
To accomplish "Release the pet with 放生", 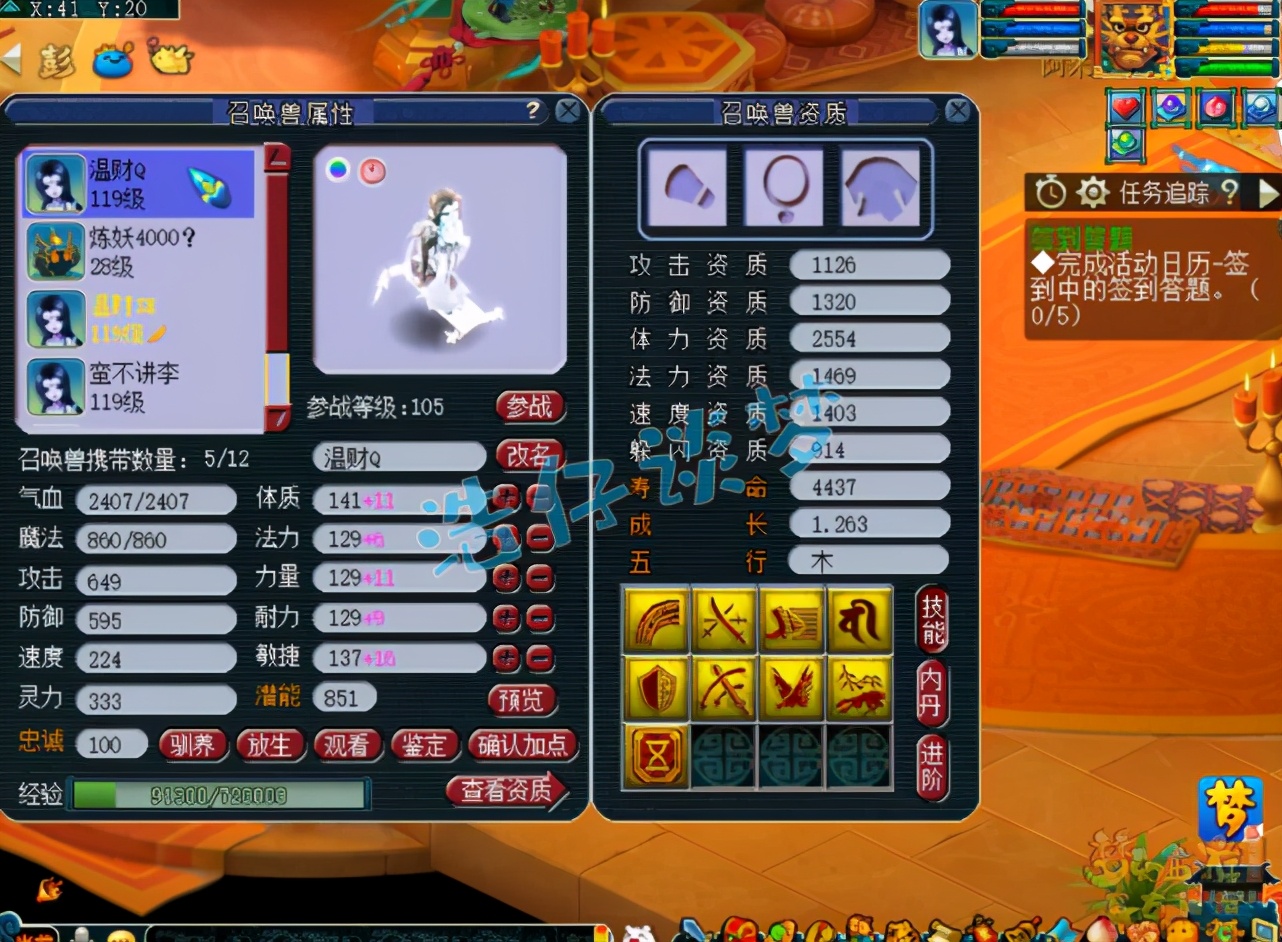I will (270, 745).
